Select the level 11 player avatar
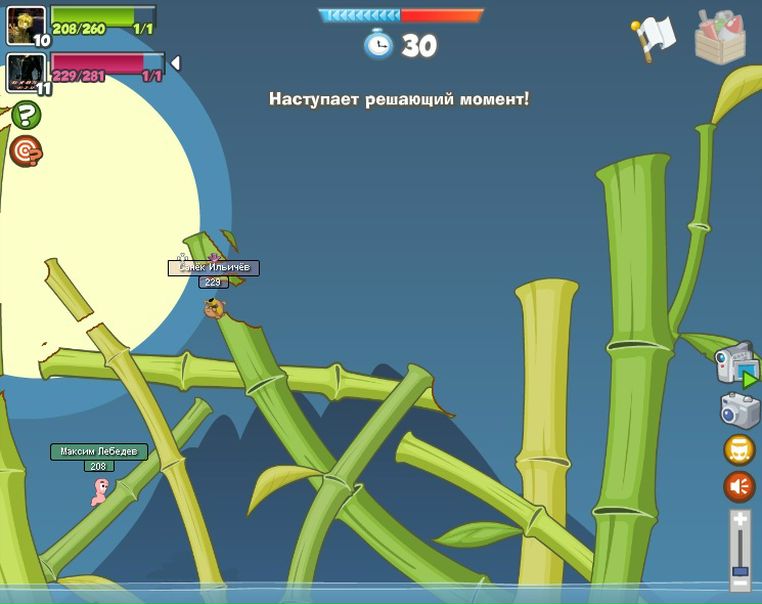Screen dimensions: 762x604 [26, 72]
